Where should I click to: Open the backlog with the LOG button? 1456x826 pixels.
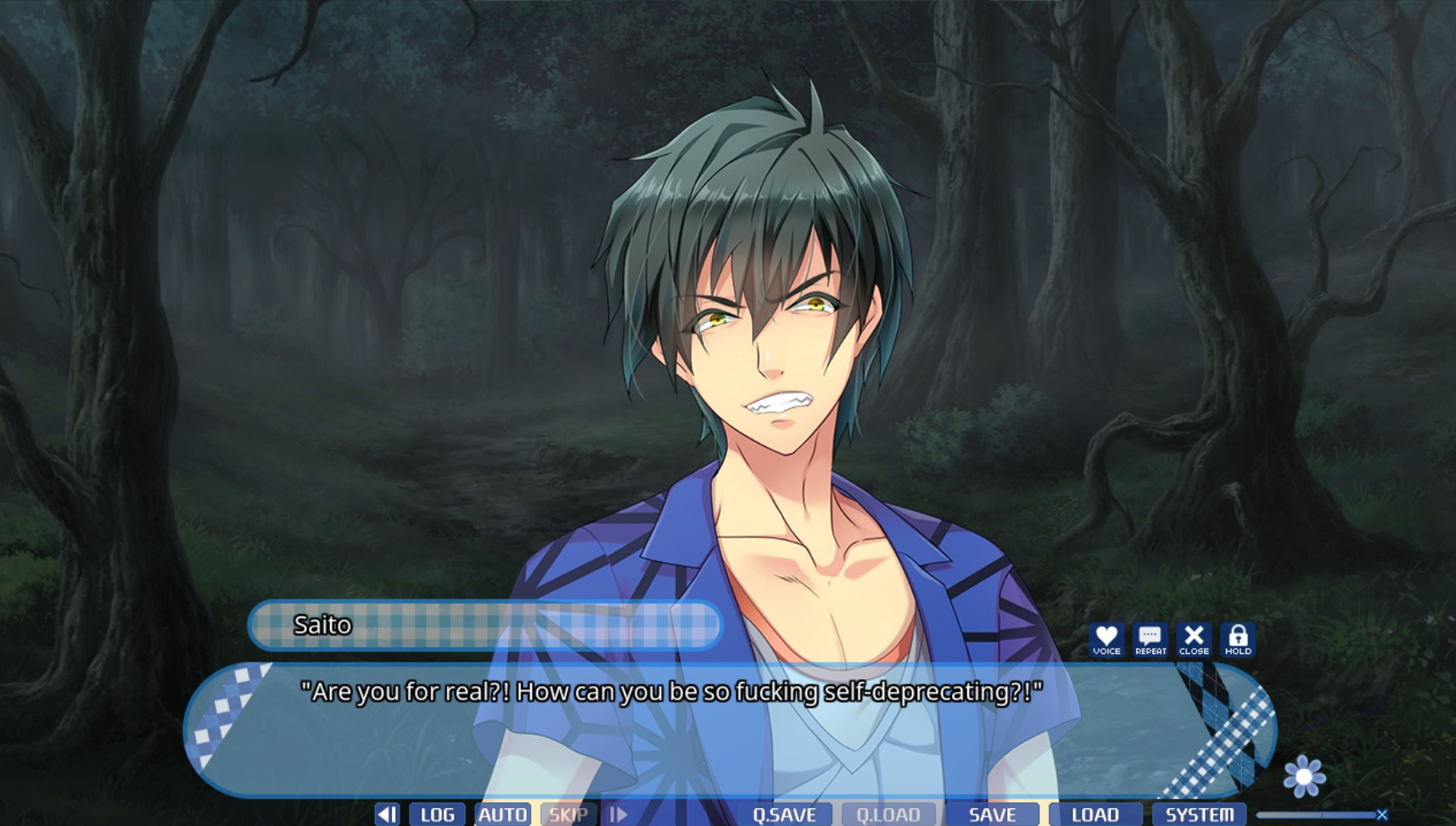tap(437, 815)
